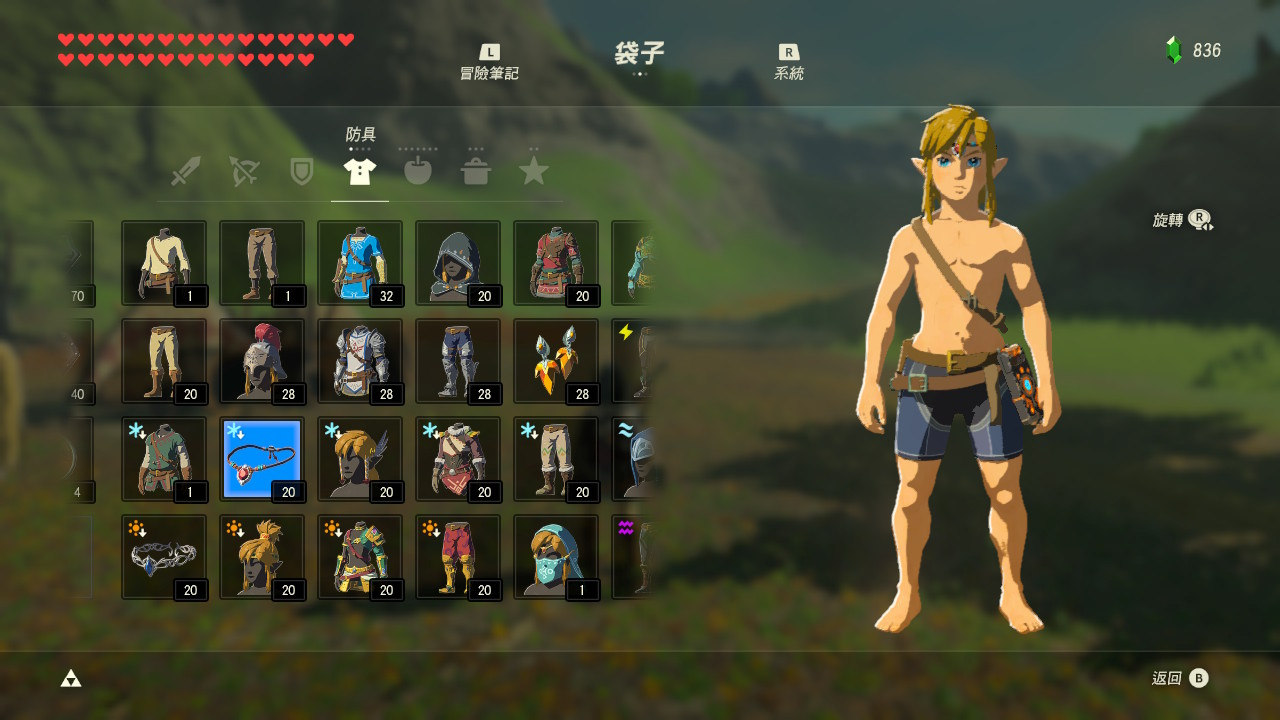Open the System (系統) page
Screen dimensions: 1280x720
tap(788, 62)
